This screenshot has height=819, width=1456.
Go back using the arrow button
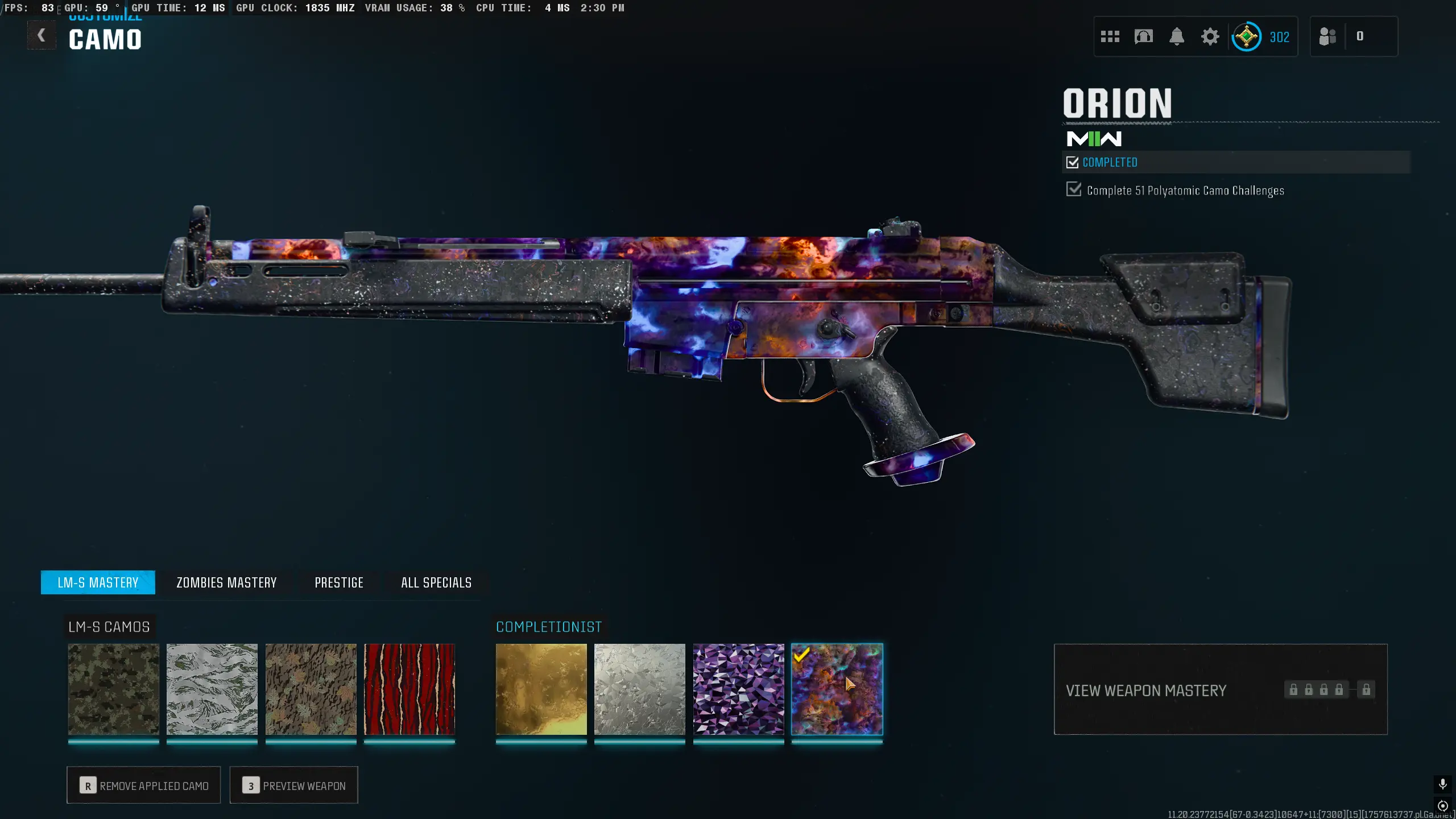coord(42,36)
